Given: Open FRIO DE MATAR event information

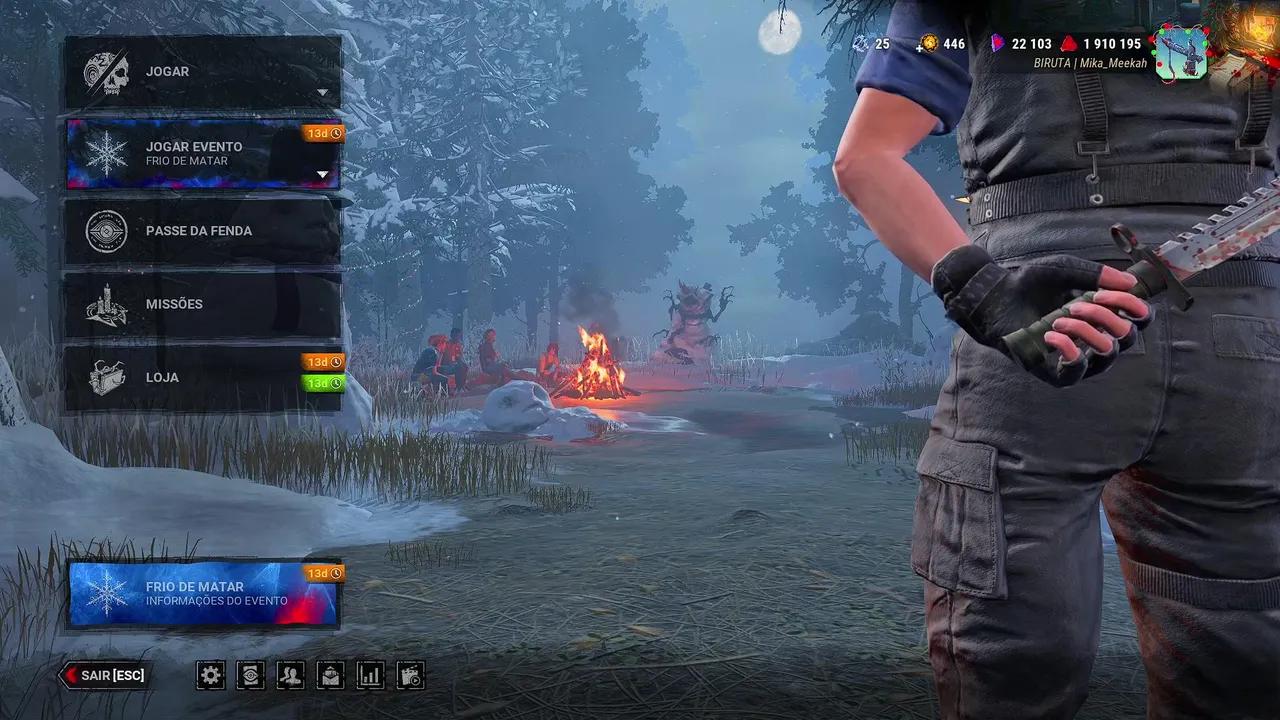Looking at the screenshot, I should [x=204, y=593].
